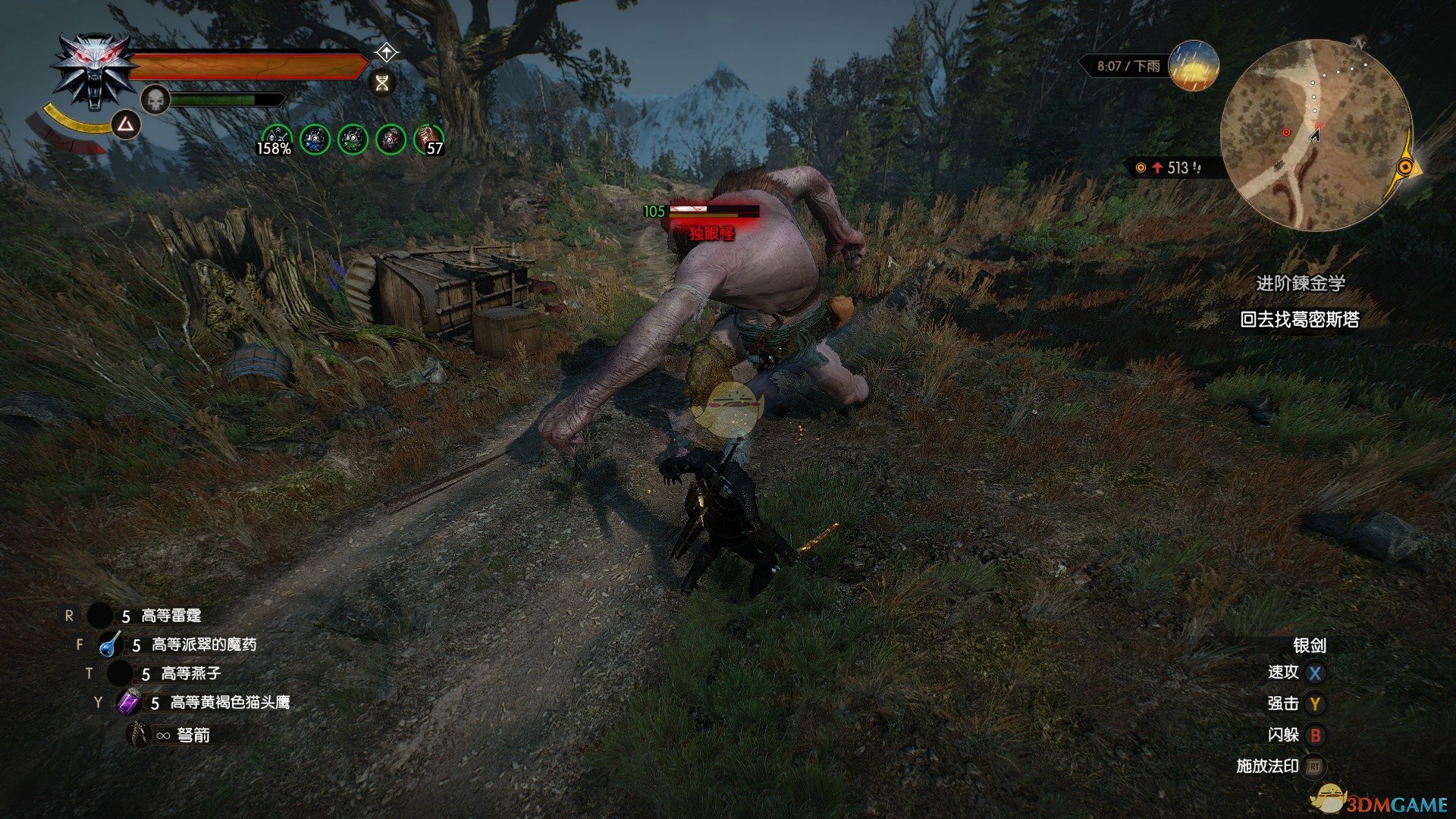This screenshot has height=819, width=1456.
Task: Use the 高等燕子 potion slot
Action: coord(120,673)
